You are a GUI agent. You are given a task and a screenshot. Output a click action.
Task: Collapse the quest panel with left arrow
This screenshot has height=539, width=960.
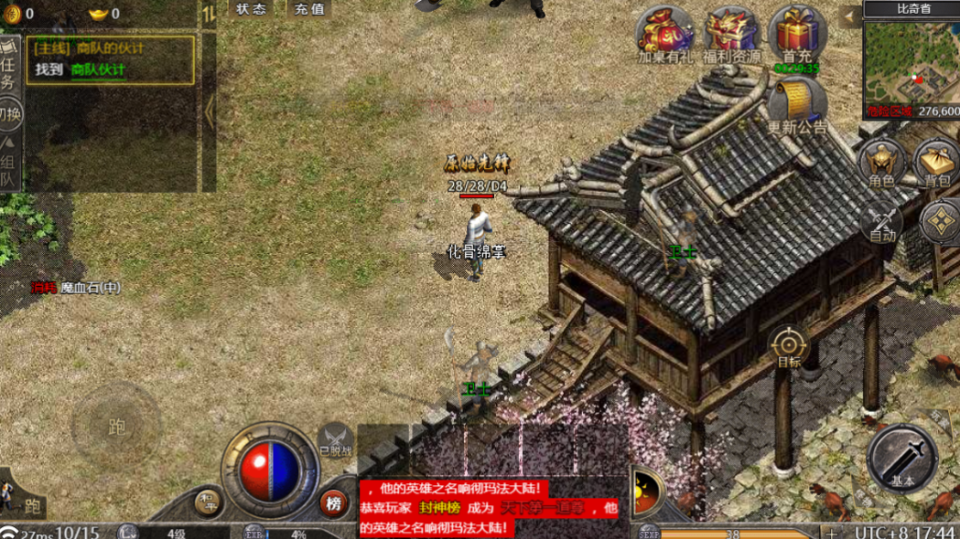(209, 110)
